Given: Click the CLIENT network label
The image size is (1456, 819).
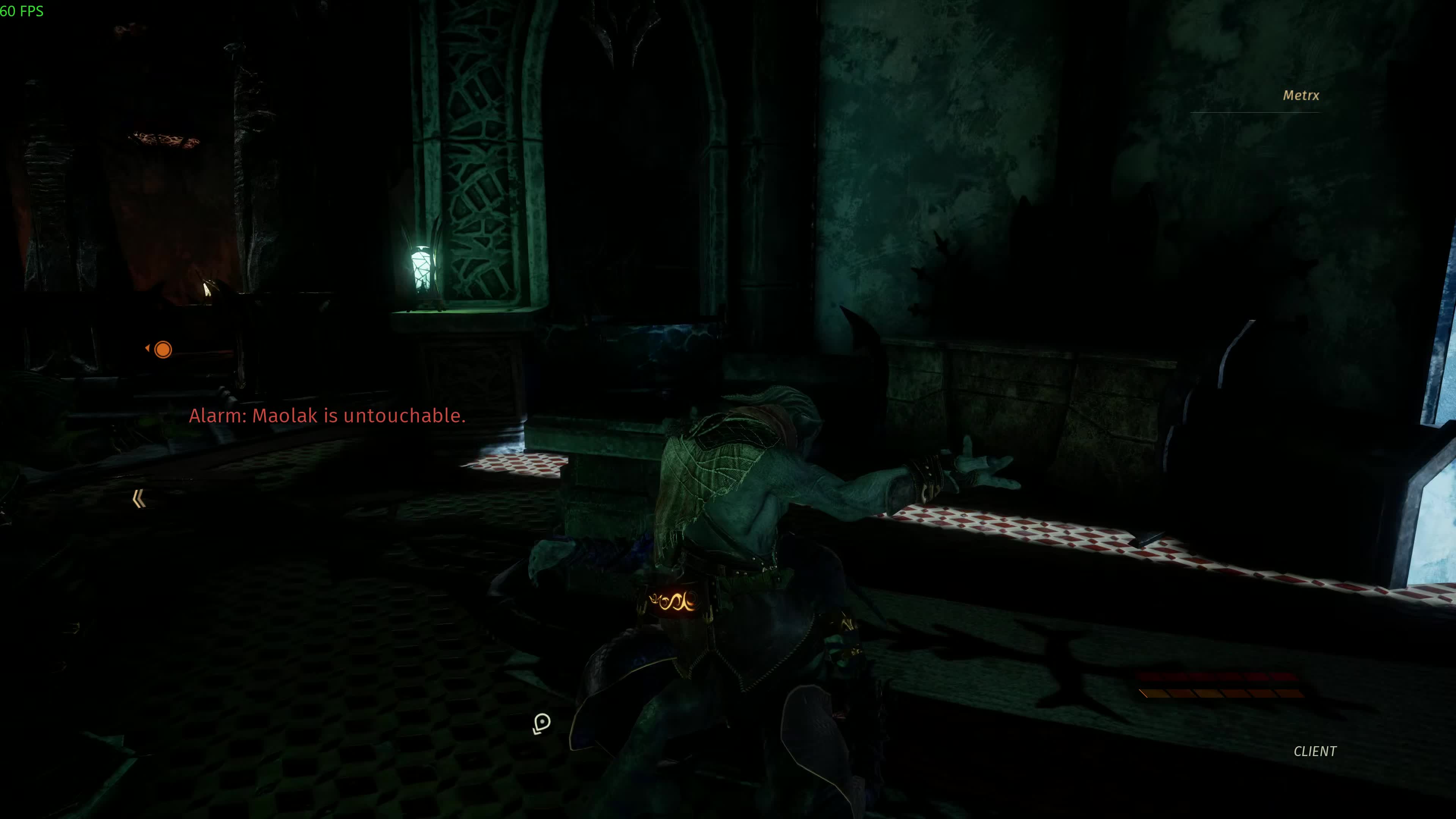Looking at the screenshot, I should 1315,751.
